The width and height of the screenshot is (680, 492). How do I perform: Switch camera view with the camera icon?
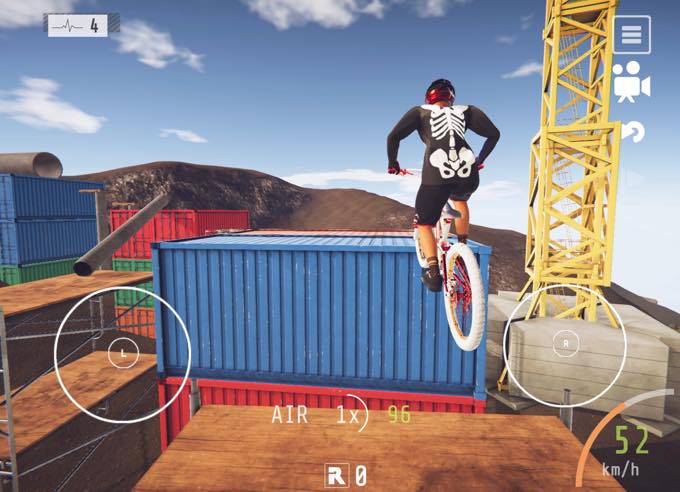[631, 82]
